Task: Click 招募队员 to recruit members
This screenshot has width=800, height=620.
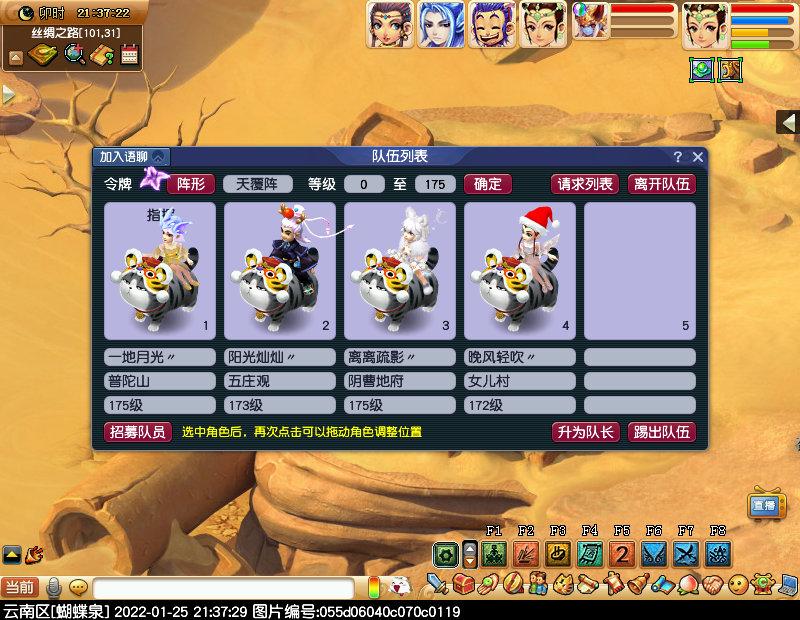Action: click(x=137, y=432)
